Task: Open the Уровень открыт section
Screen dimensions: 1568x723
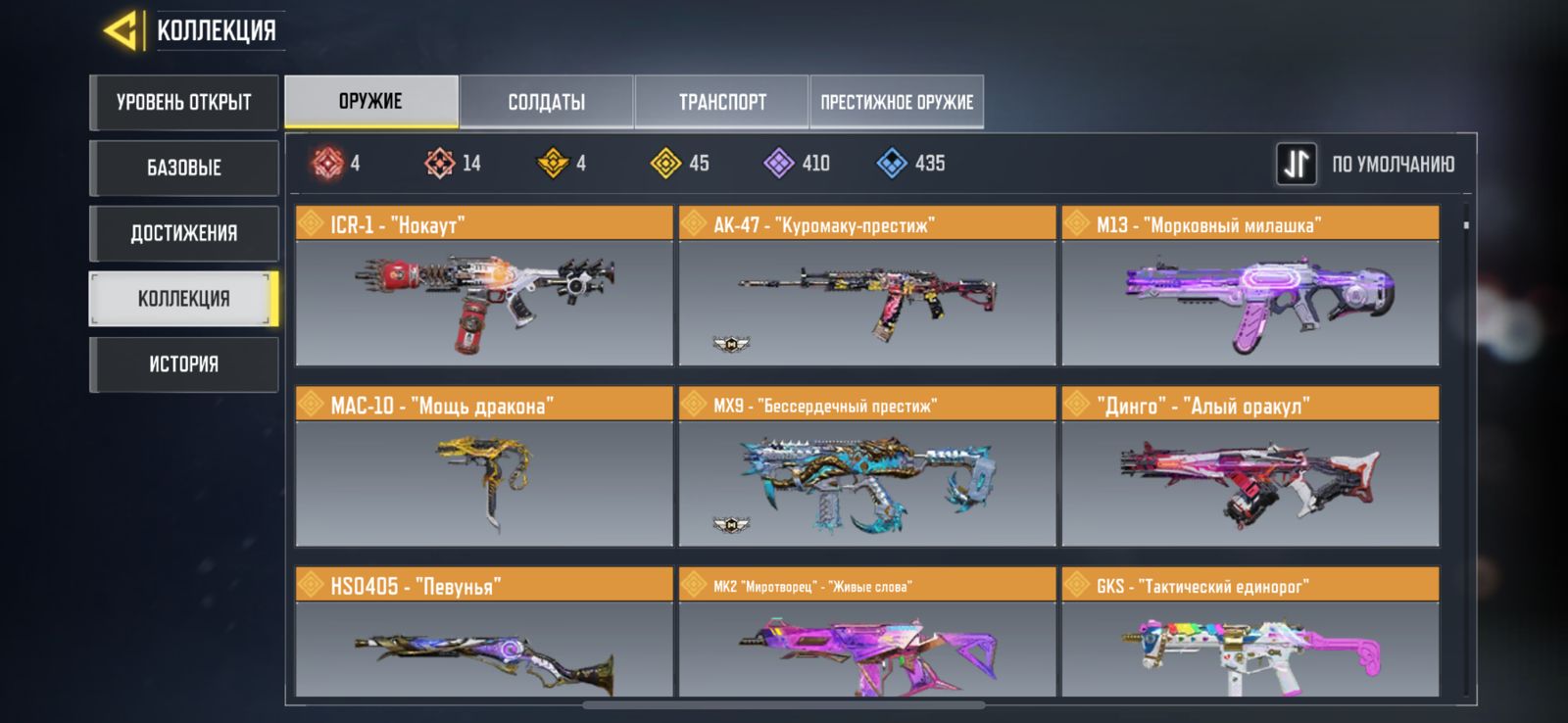Action: pos(184,102)
